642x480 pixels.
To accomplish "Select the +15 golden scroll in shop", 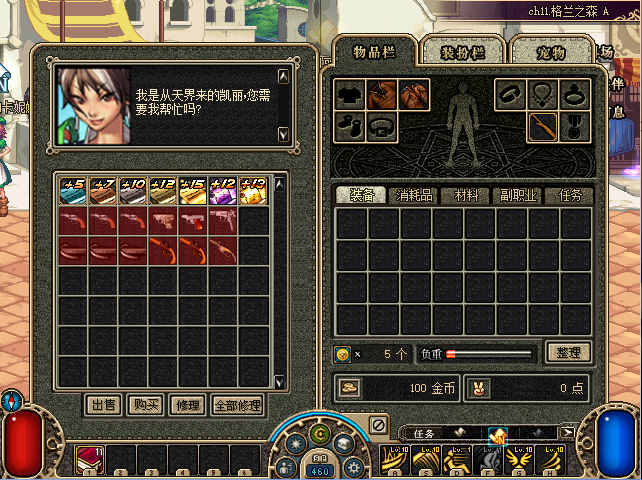I will 193,191.
